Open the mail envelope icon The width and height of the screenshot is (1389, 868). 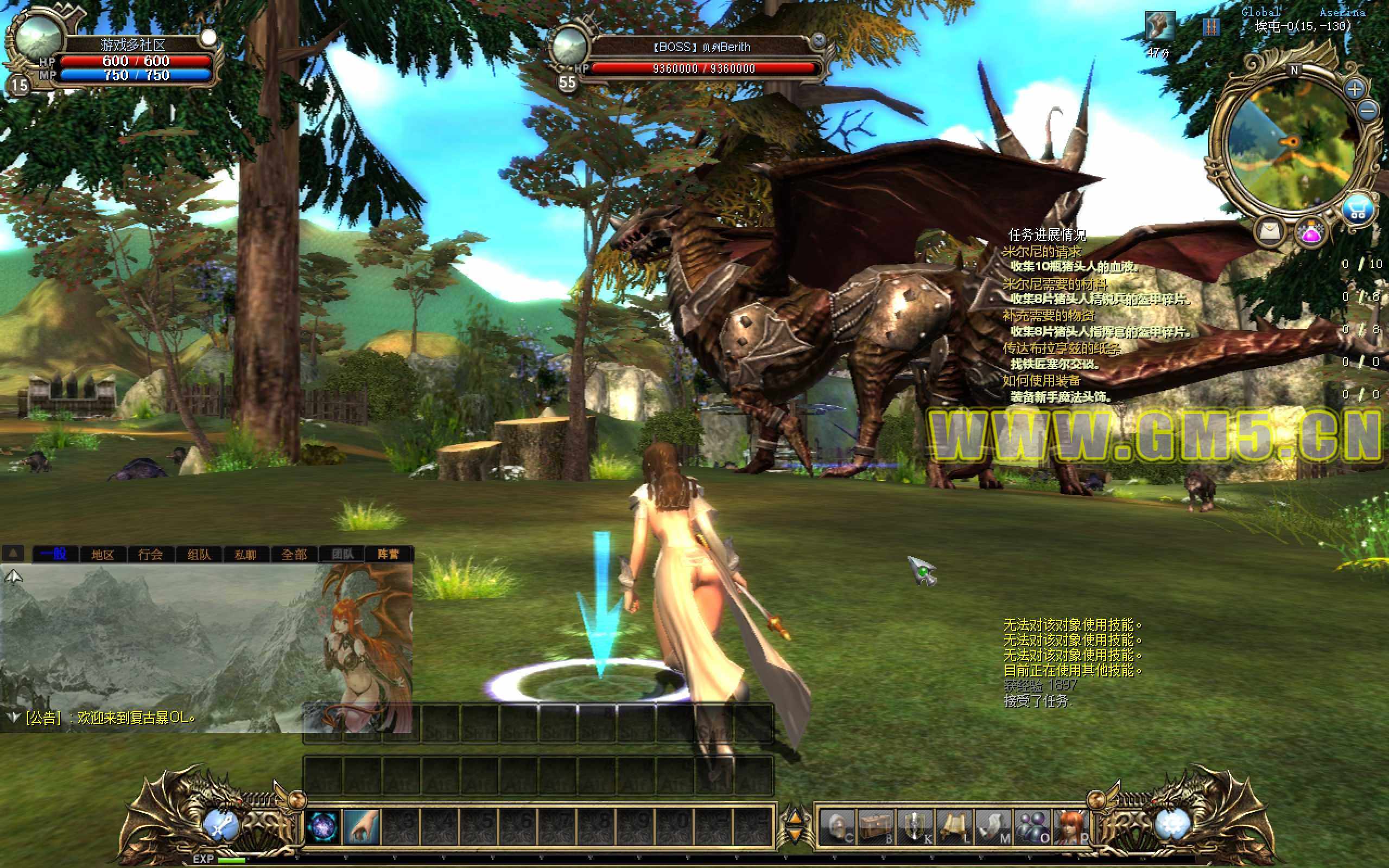[1271, 231]
